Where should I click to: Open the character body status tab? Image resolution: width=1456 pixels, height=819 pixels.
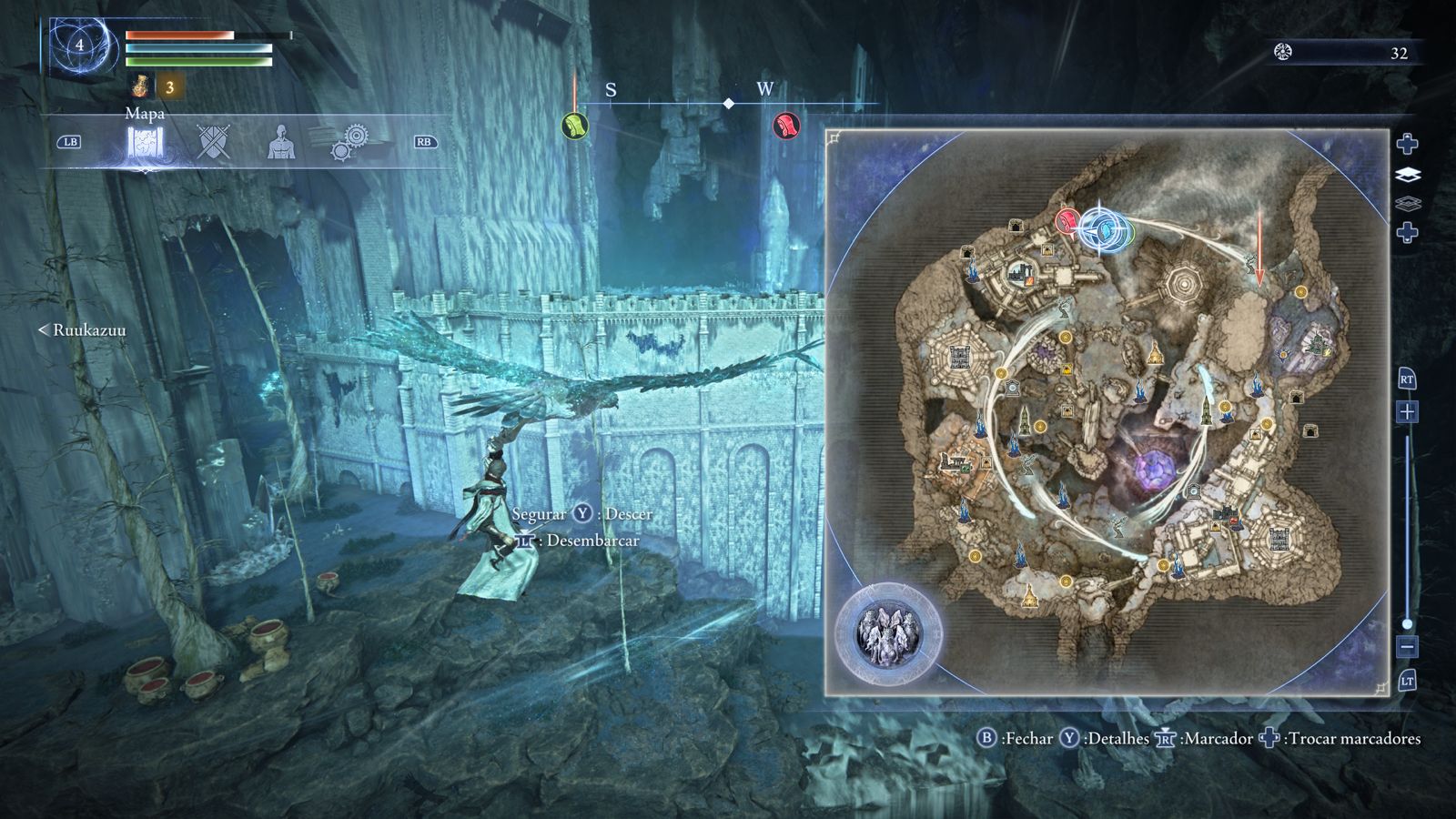tap(281, 142)
